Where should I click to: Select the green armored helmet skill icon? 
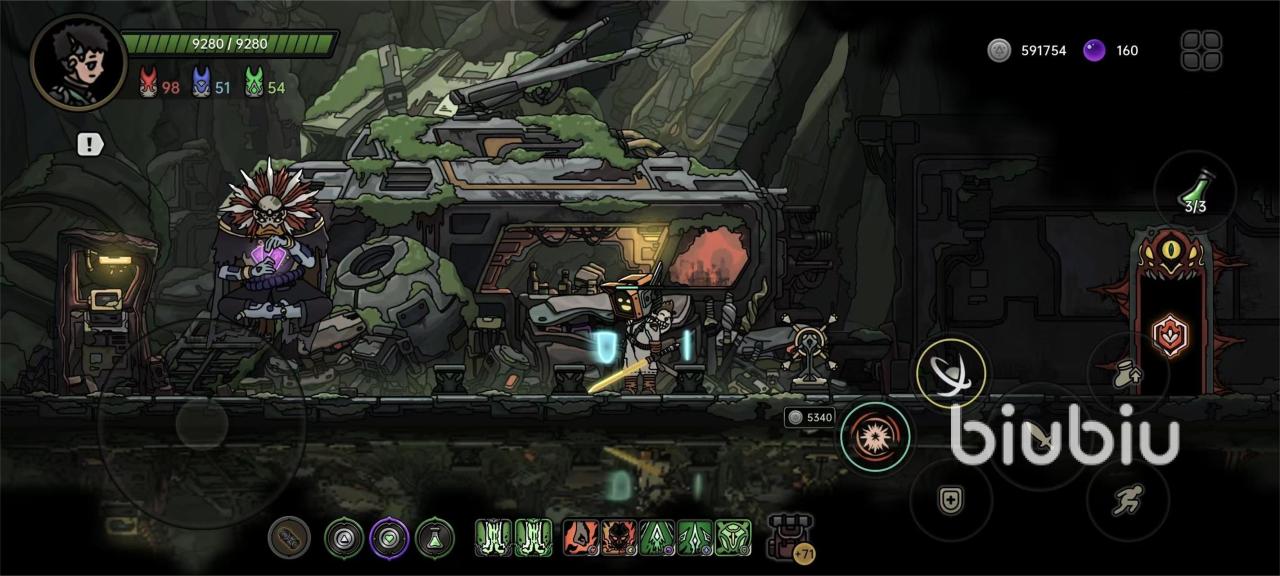pos(733,538)
